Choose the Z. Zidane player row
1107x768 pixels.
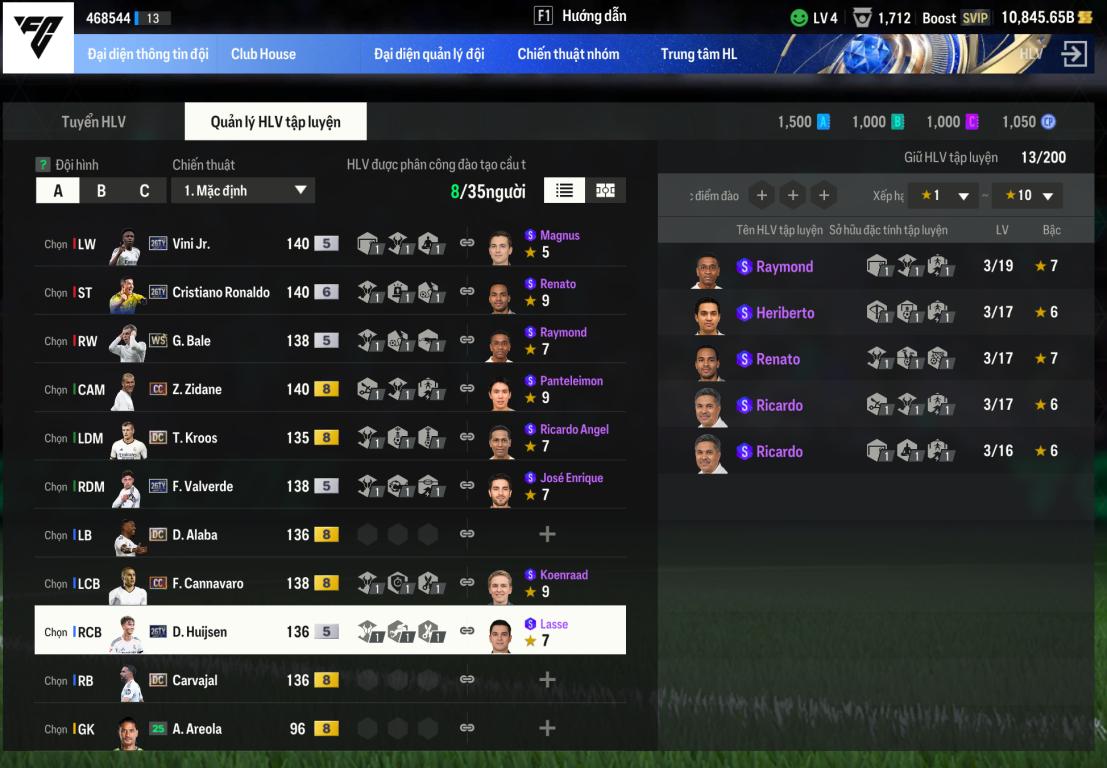pos(197,390)
